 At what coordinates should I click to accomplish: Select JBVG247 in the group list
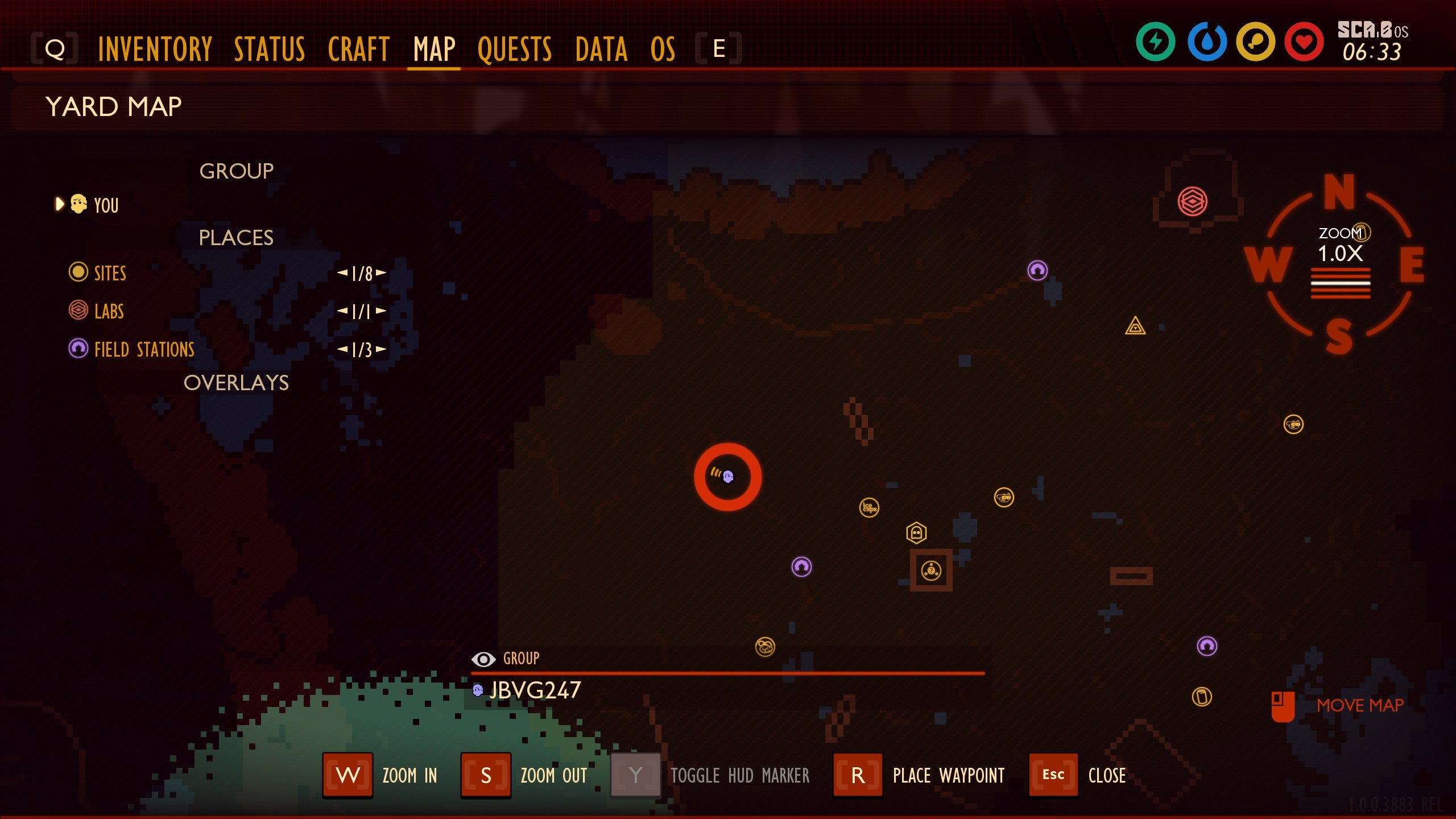tap(533, 690)
